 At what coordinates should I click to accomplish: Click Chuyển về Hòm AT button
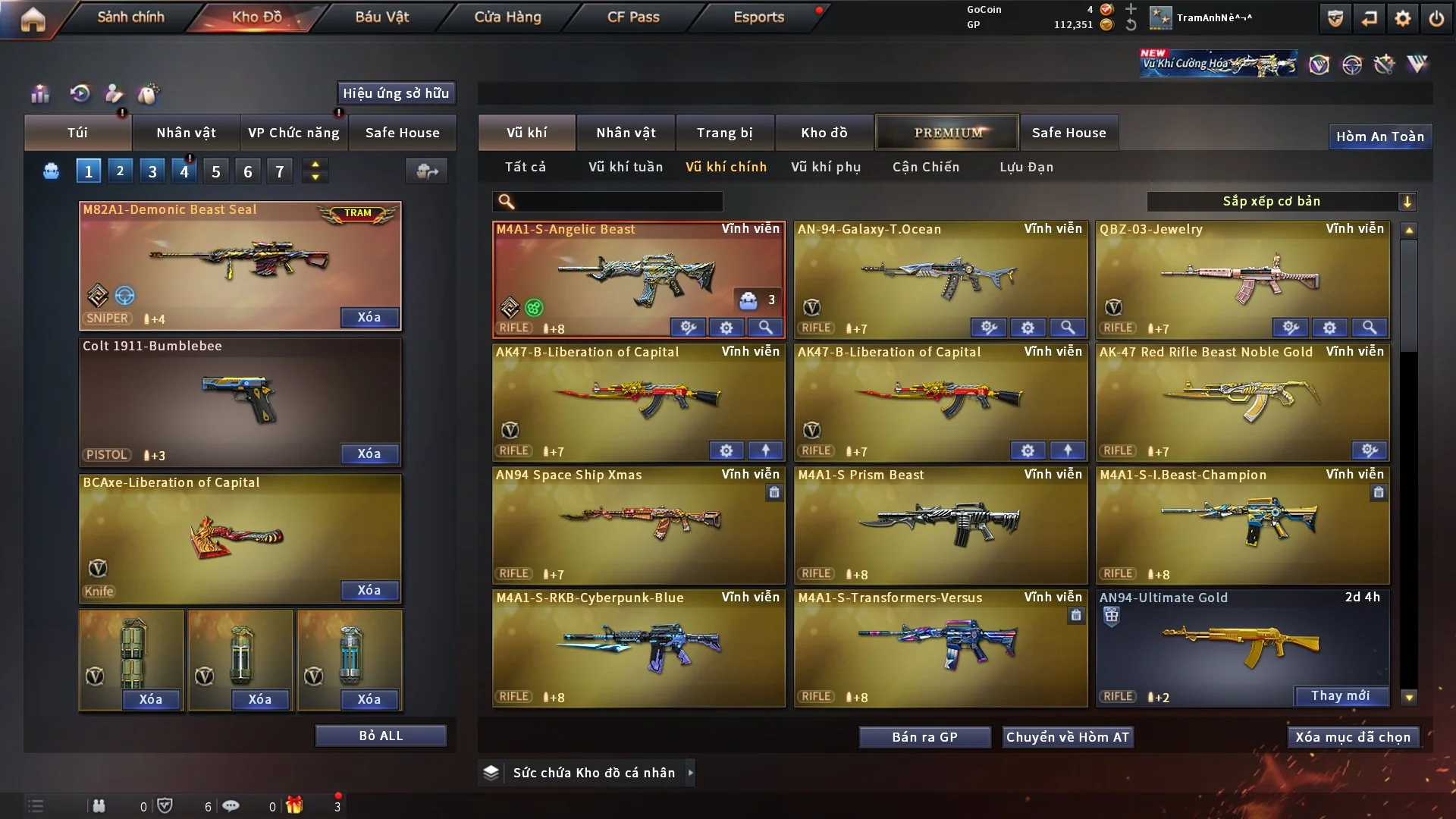1068,737
